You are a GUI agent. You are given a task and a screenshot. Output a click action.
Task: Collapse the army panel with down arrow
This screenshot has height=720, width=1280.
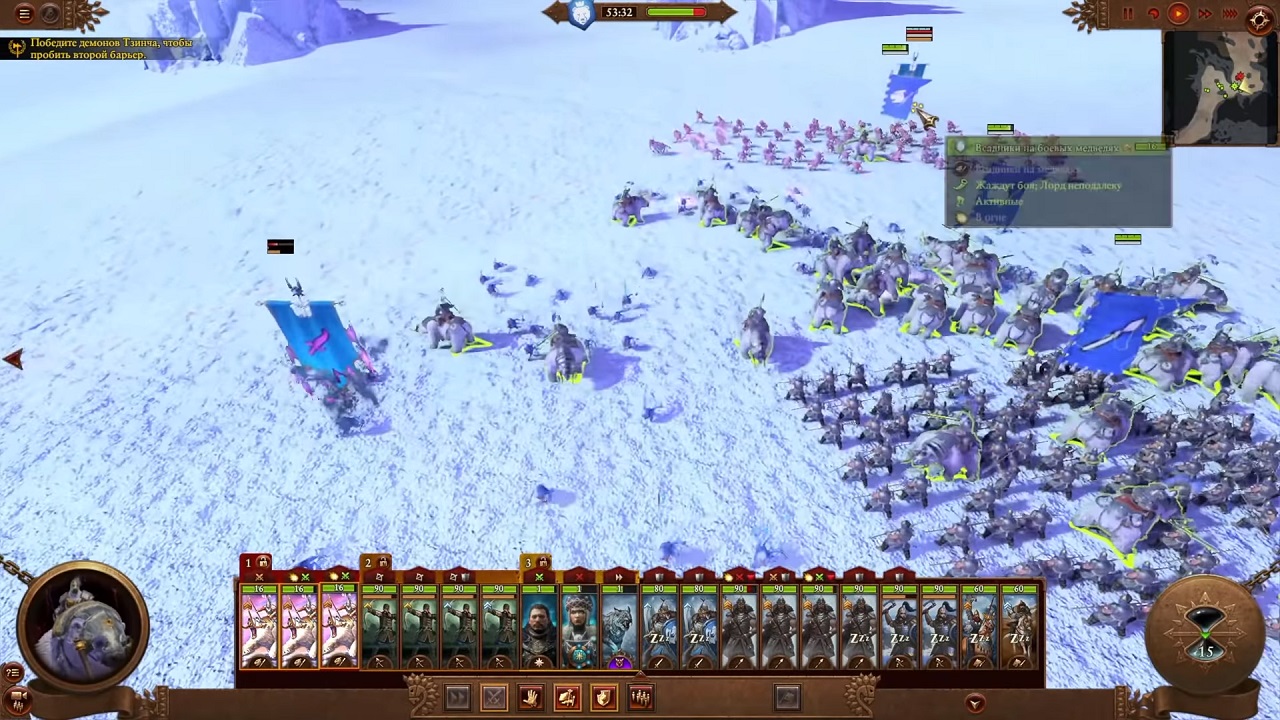tap(975, 703)
